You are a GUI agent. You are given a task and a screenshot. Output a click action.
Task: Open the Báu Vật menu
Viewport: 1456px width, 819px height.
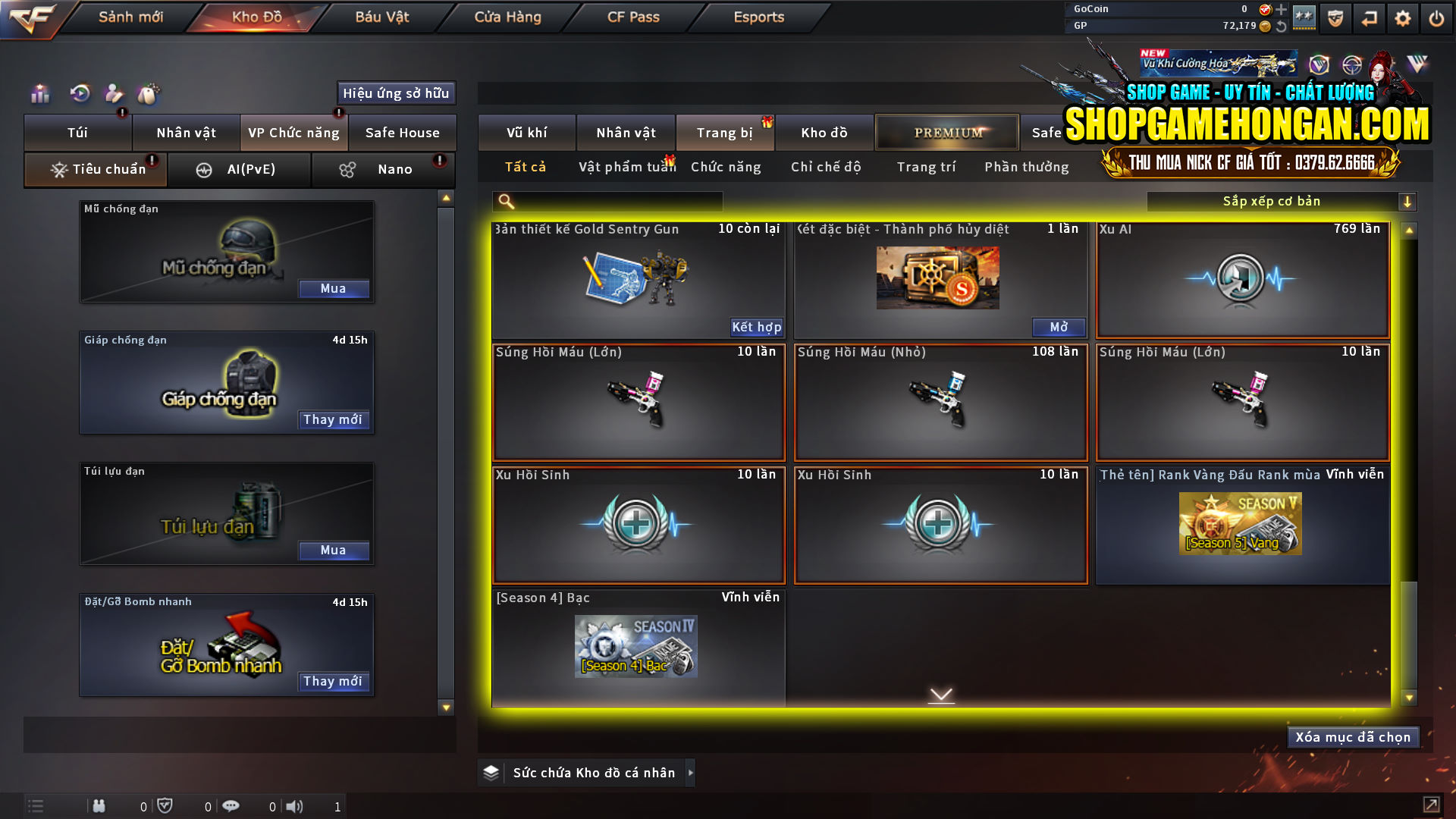point(382,17)
